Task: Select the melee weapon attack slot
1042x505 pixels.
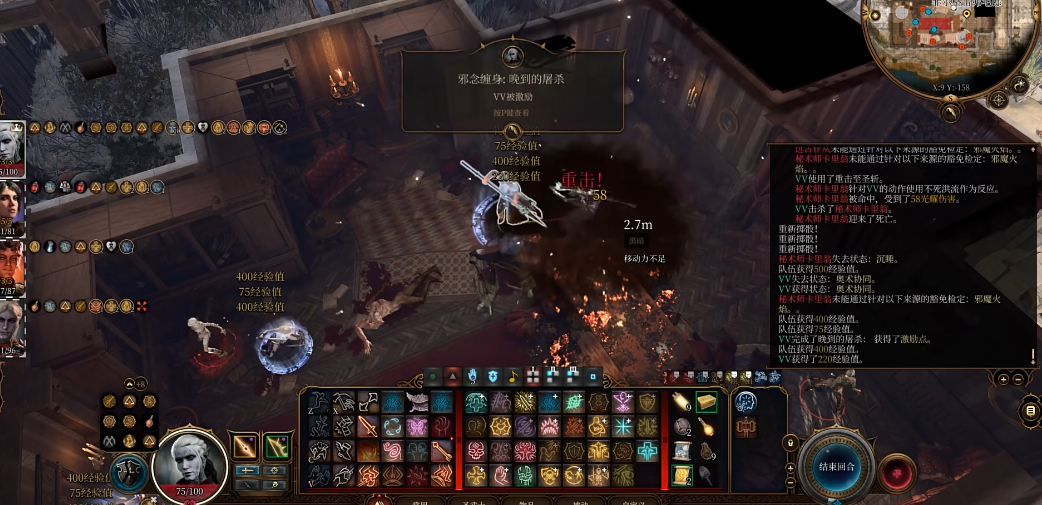Action: point(245,447)
